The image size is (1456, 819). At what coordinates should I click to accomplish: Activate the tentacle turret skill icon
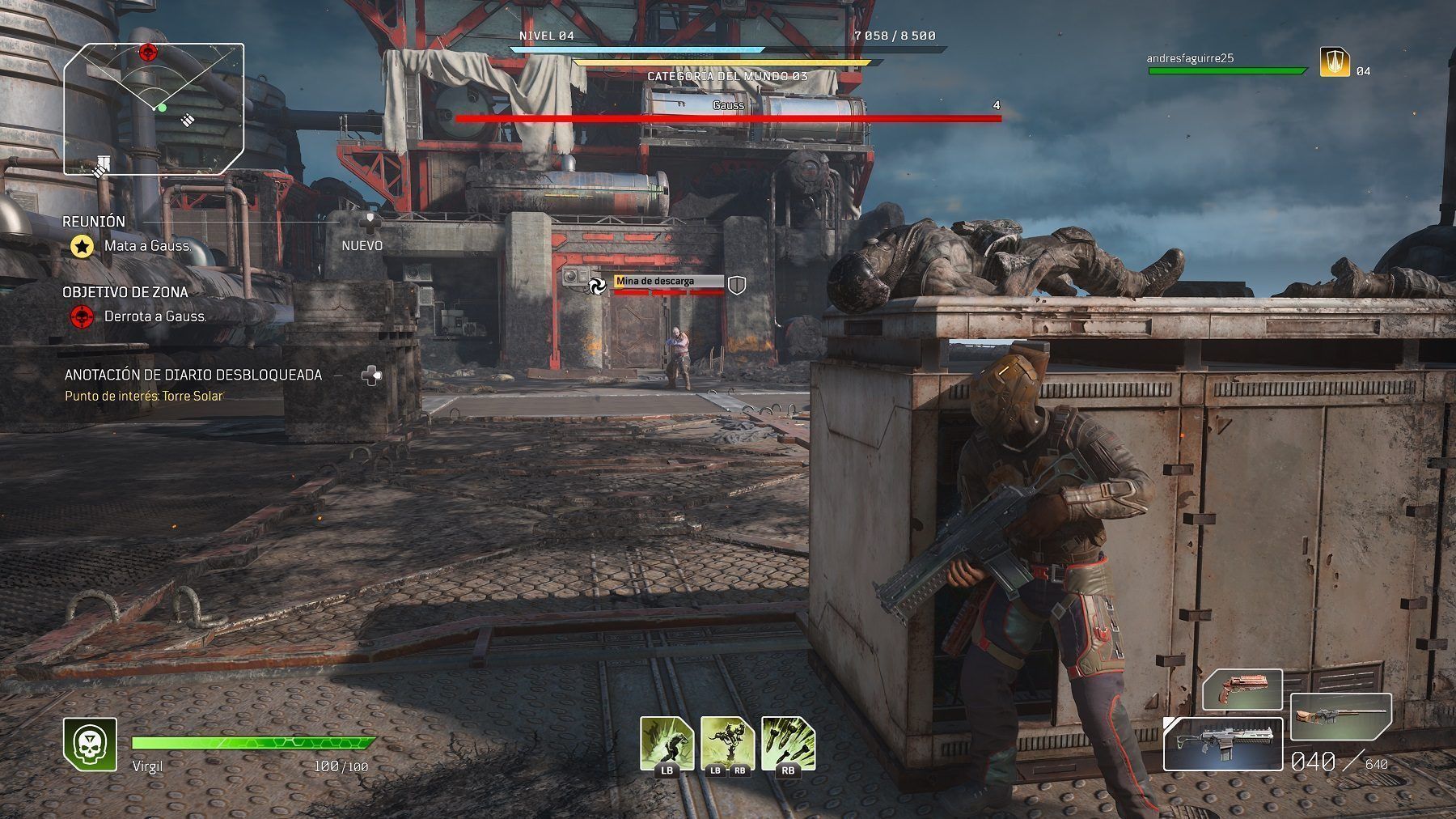(726, 743)
